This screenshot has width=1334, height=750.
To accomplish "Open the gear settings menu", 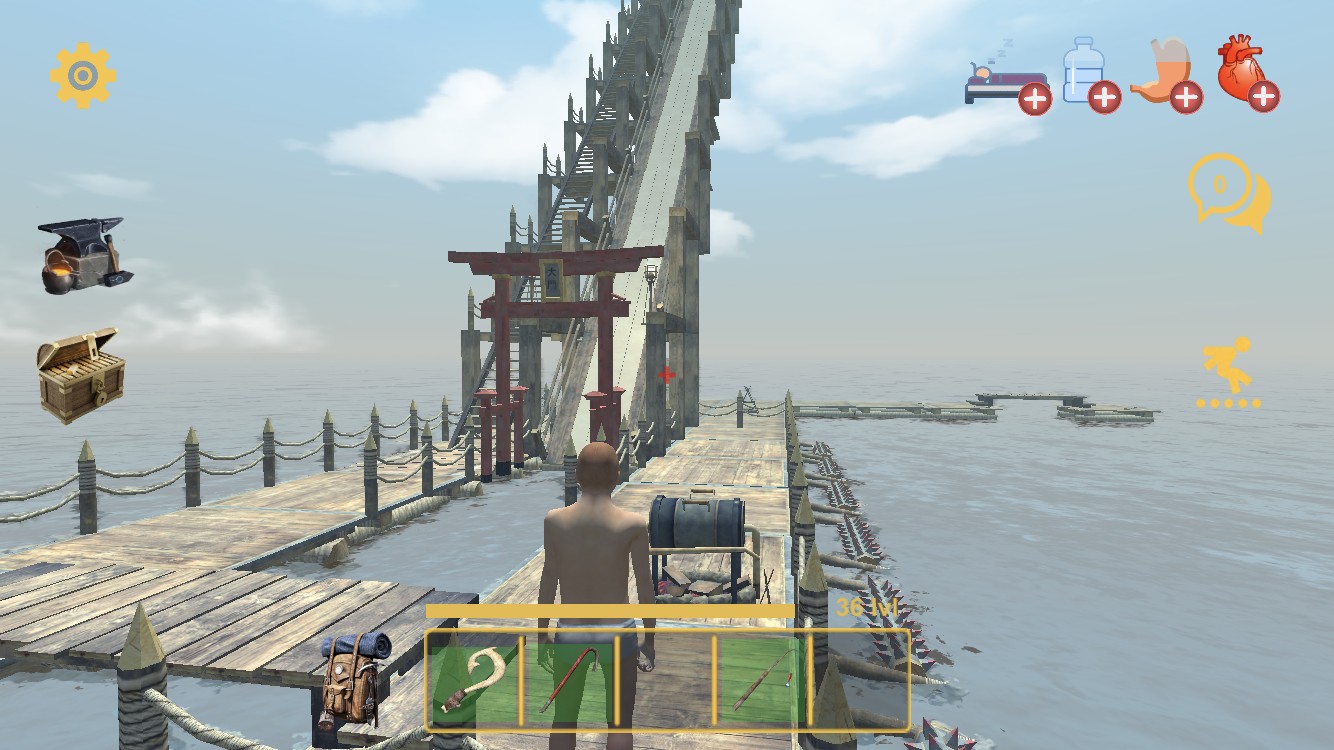I will [x=83, y=75].
